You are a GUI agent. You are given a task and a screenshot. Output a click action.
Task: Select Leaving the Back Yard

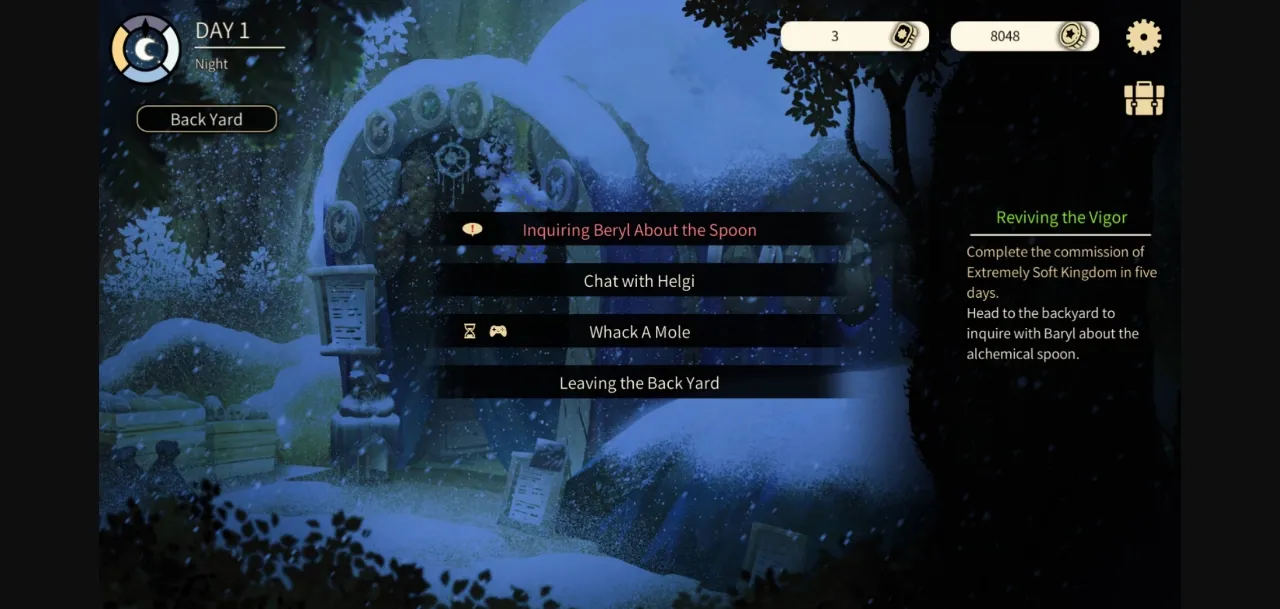coord(639,383)
